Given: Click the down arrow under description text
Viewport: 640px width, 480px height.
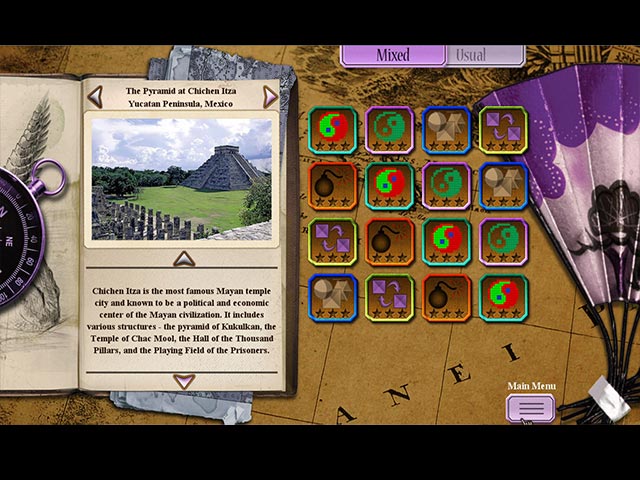Looking at the screenshot, I should click(183, 381).
